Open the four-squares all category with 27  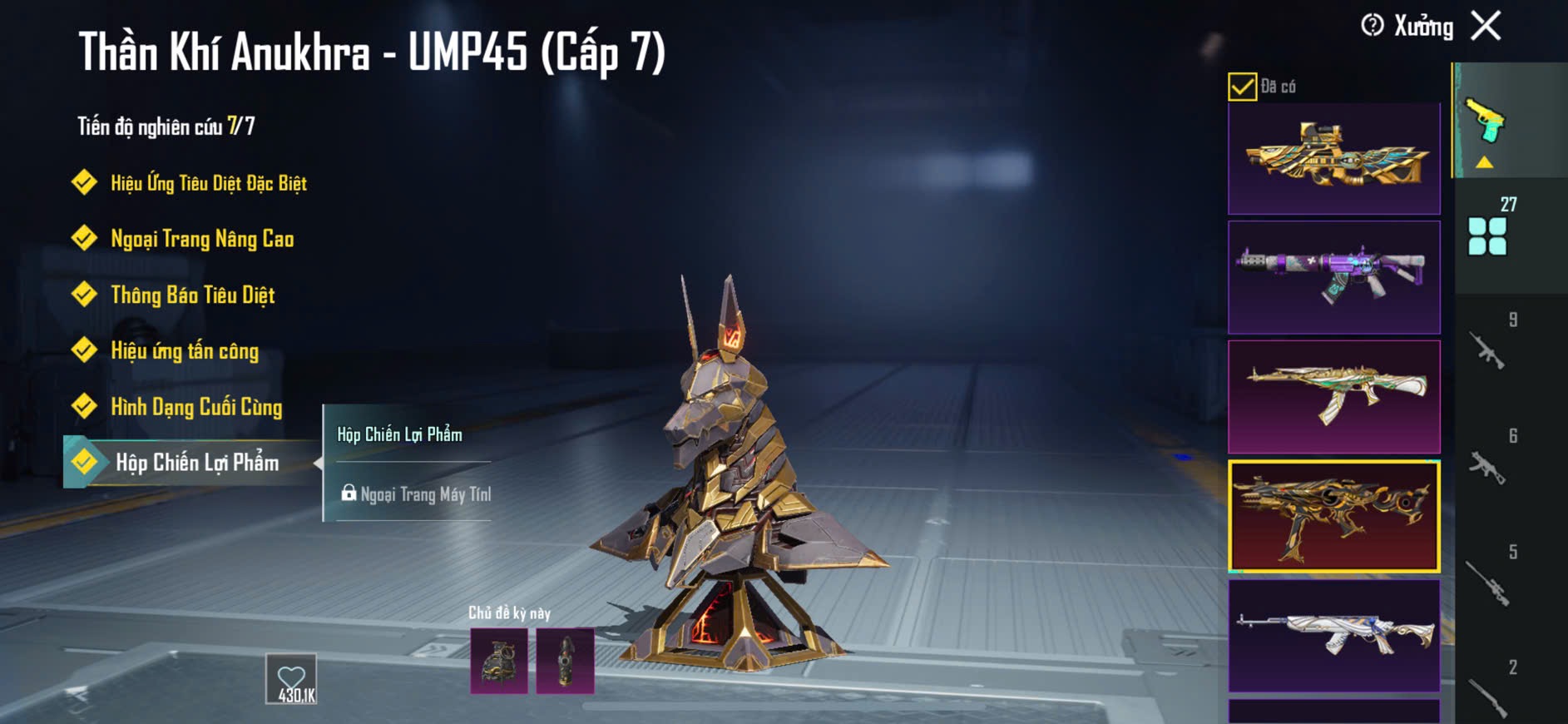(1489, 234)
